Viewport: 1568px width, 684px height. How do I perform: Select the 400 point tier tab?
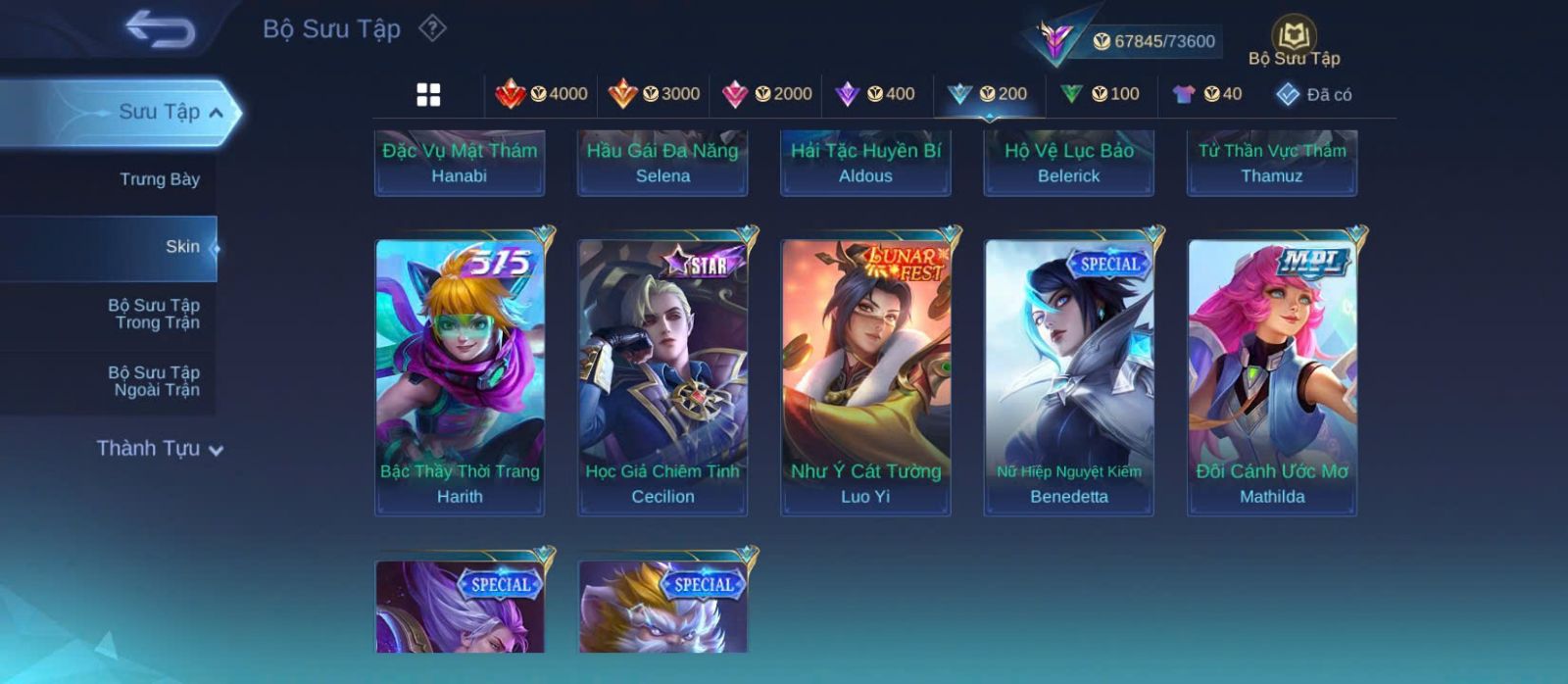875,94
